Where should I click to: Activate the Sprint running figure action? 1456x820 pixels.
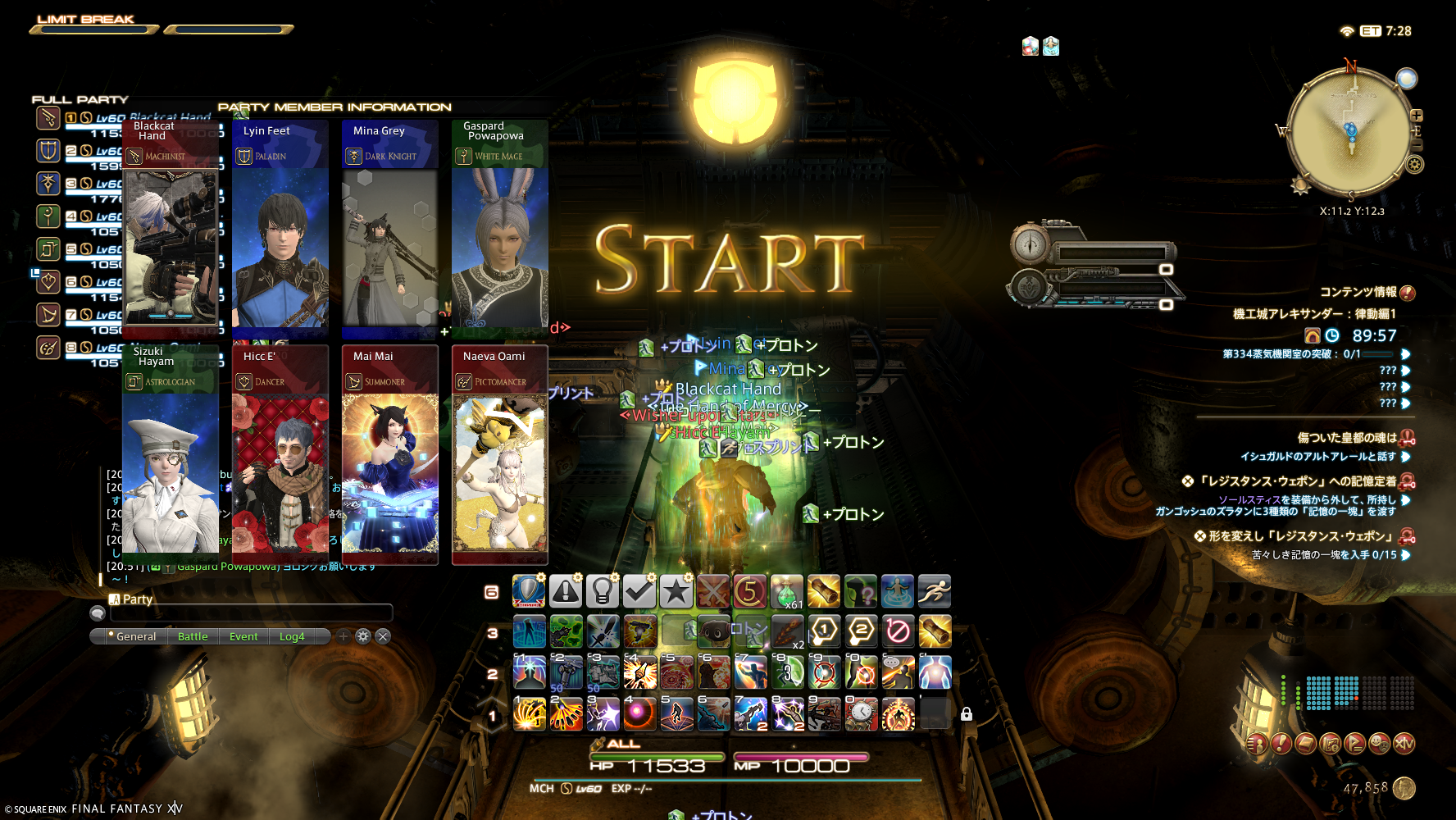[935, 591]
